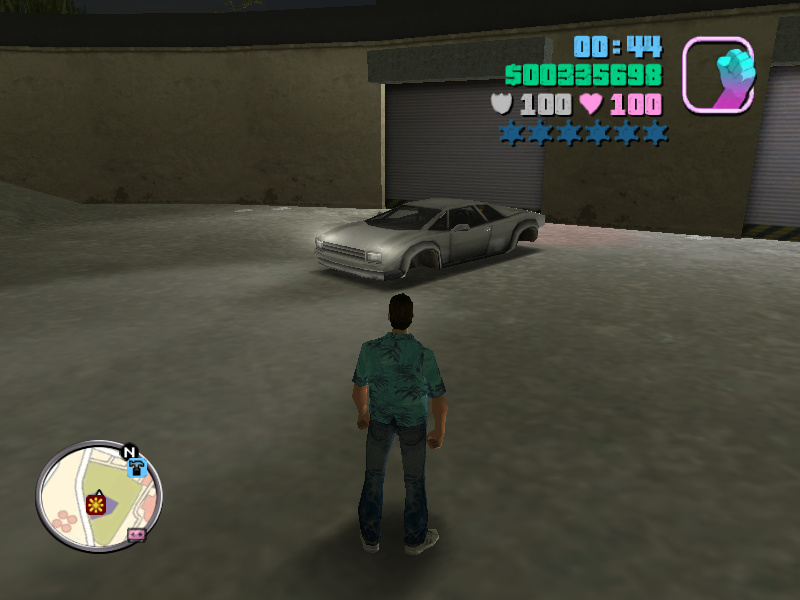Click the north N compass marker
This screenshot has width=800, height=600.
129,452
